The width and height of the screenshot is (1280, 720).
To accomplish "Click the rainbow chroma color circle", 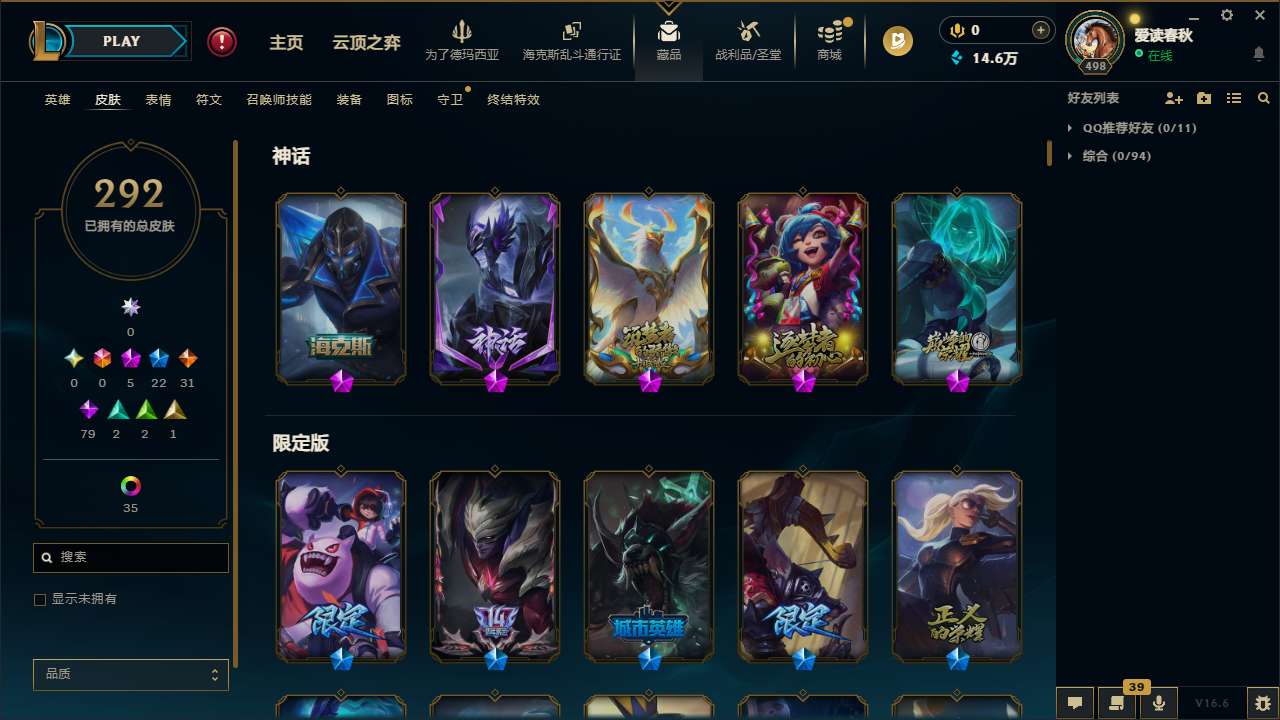I will coord(130,487).
